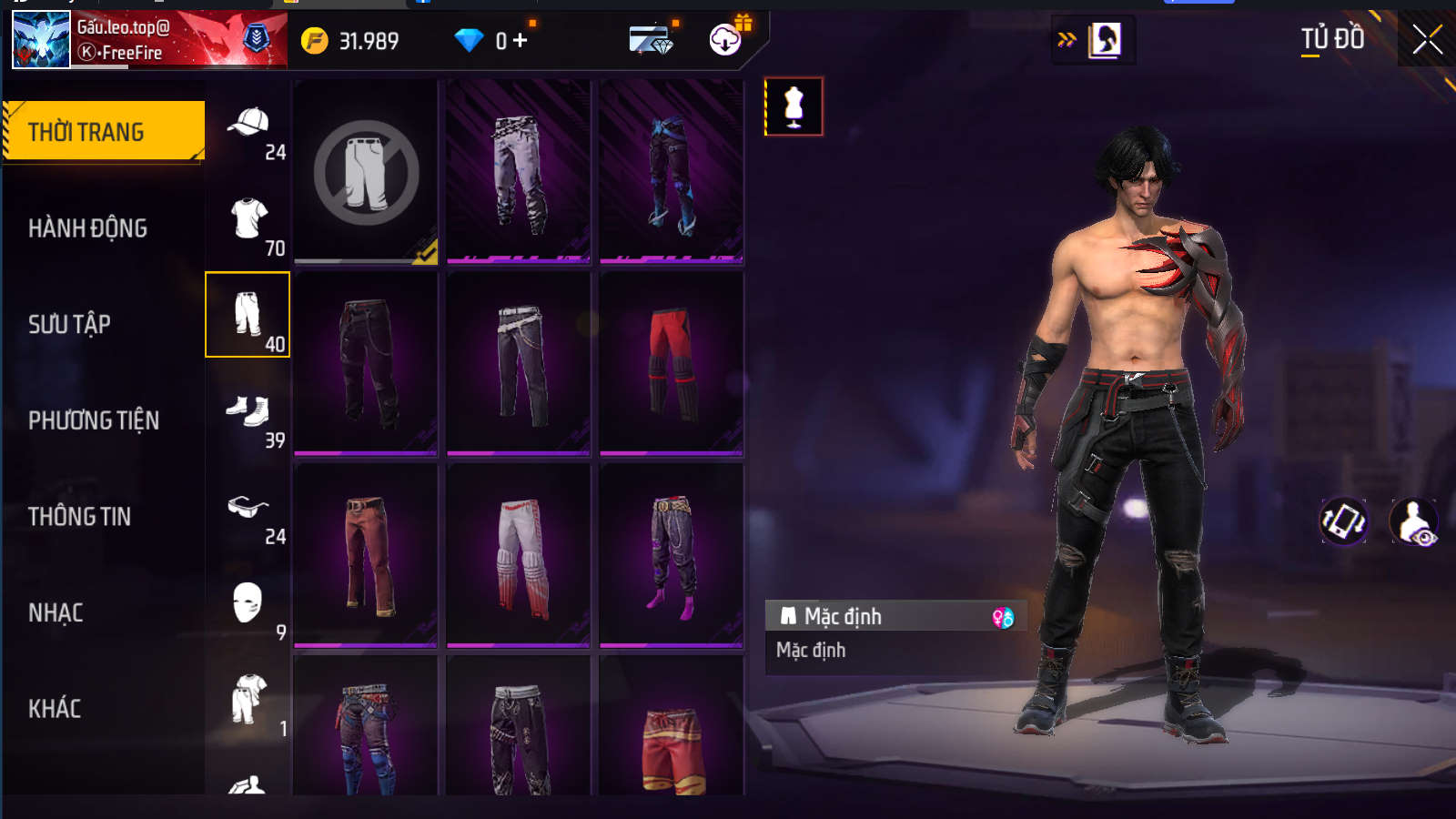Choose the hat category icon

click(248, 123)
